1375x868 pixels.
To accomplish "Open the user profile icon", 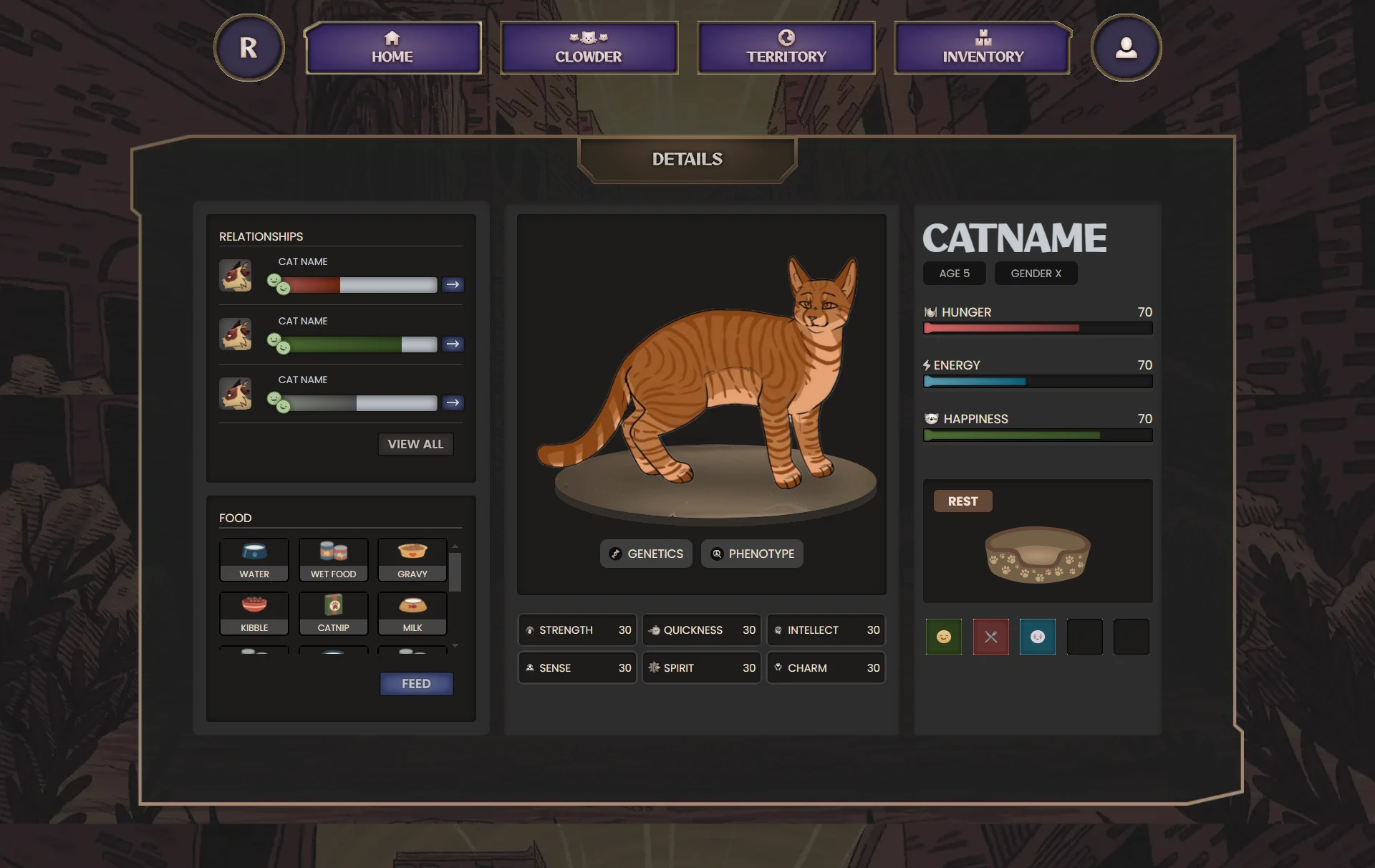I will (1126, 47).
